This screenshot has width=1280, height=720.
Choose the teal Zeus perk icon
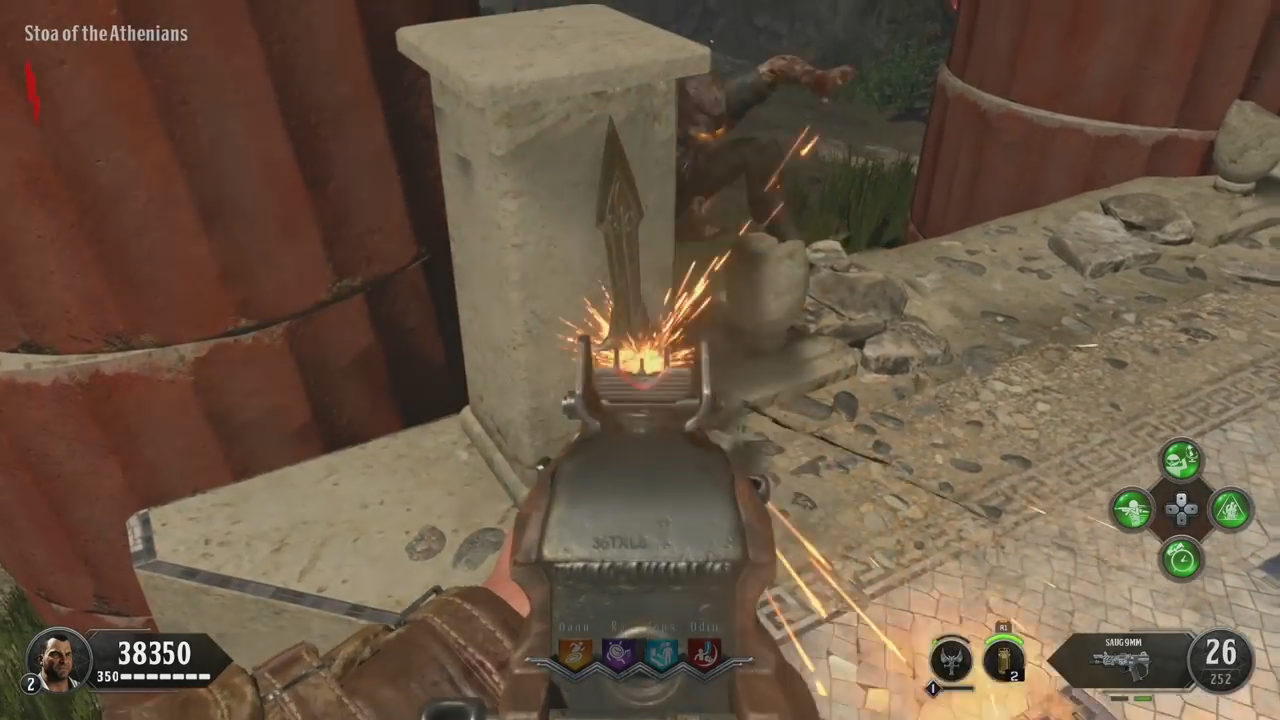pyautogui.click(x=661, y=654)
